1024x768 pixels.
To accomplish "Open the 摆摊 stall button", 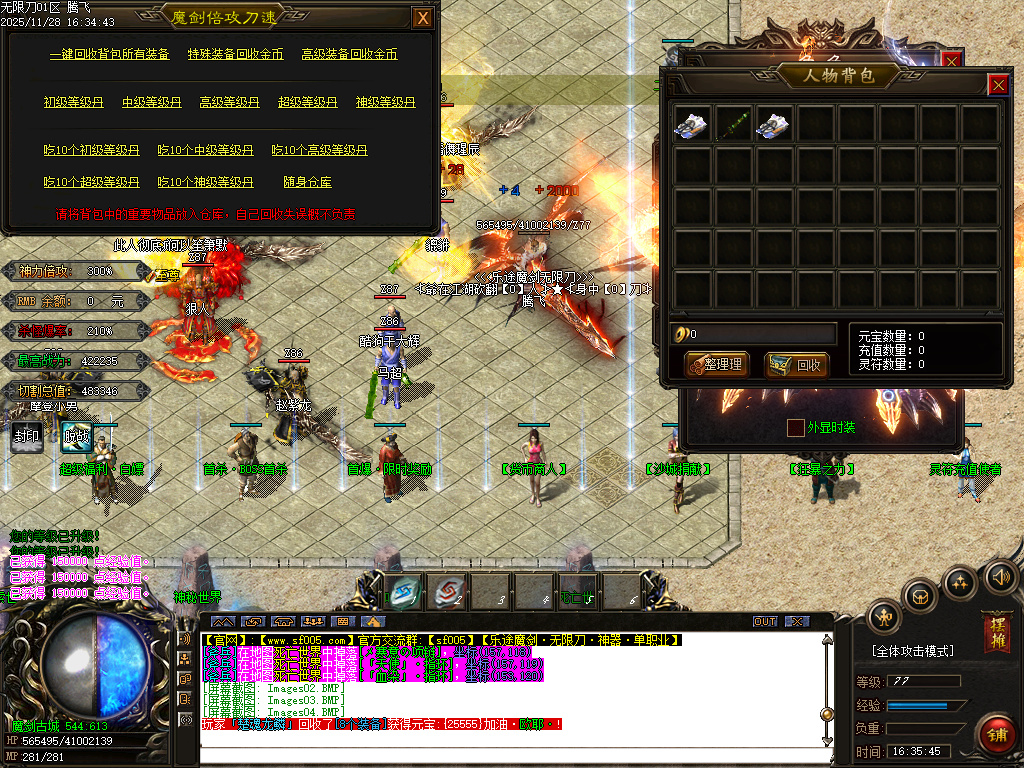I will (x=996, y=632).
